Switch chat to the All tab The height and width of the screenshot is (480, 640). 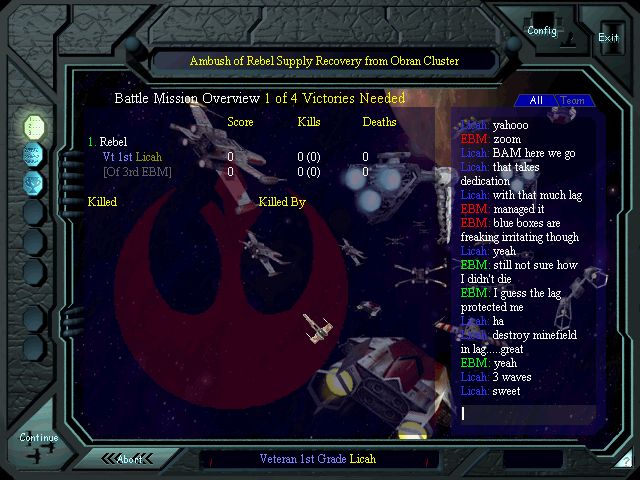[536, 101]
